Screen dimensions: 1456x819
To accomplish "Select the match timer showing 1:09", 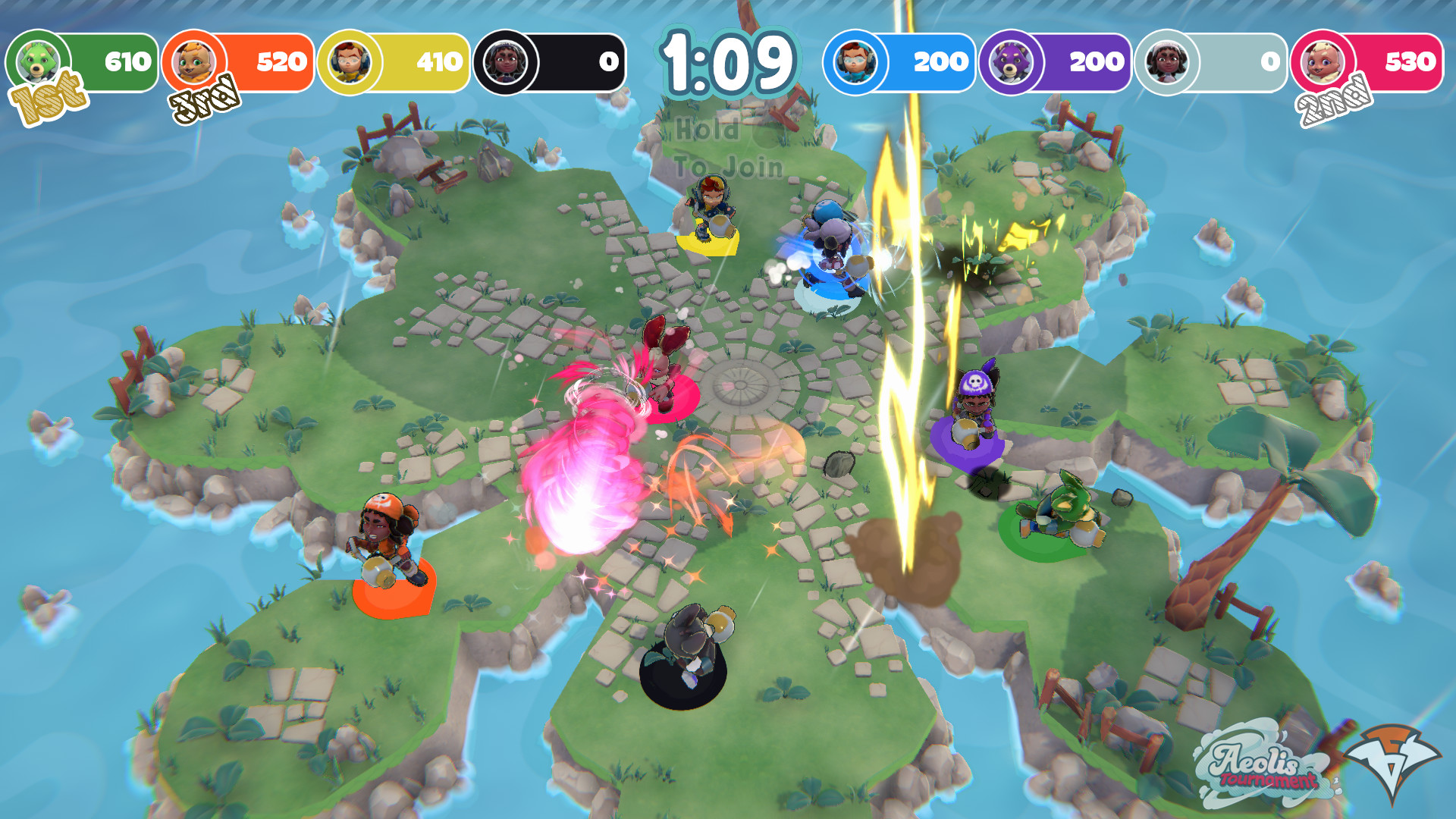I will tap(727, 61).
